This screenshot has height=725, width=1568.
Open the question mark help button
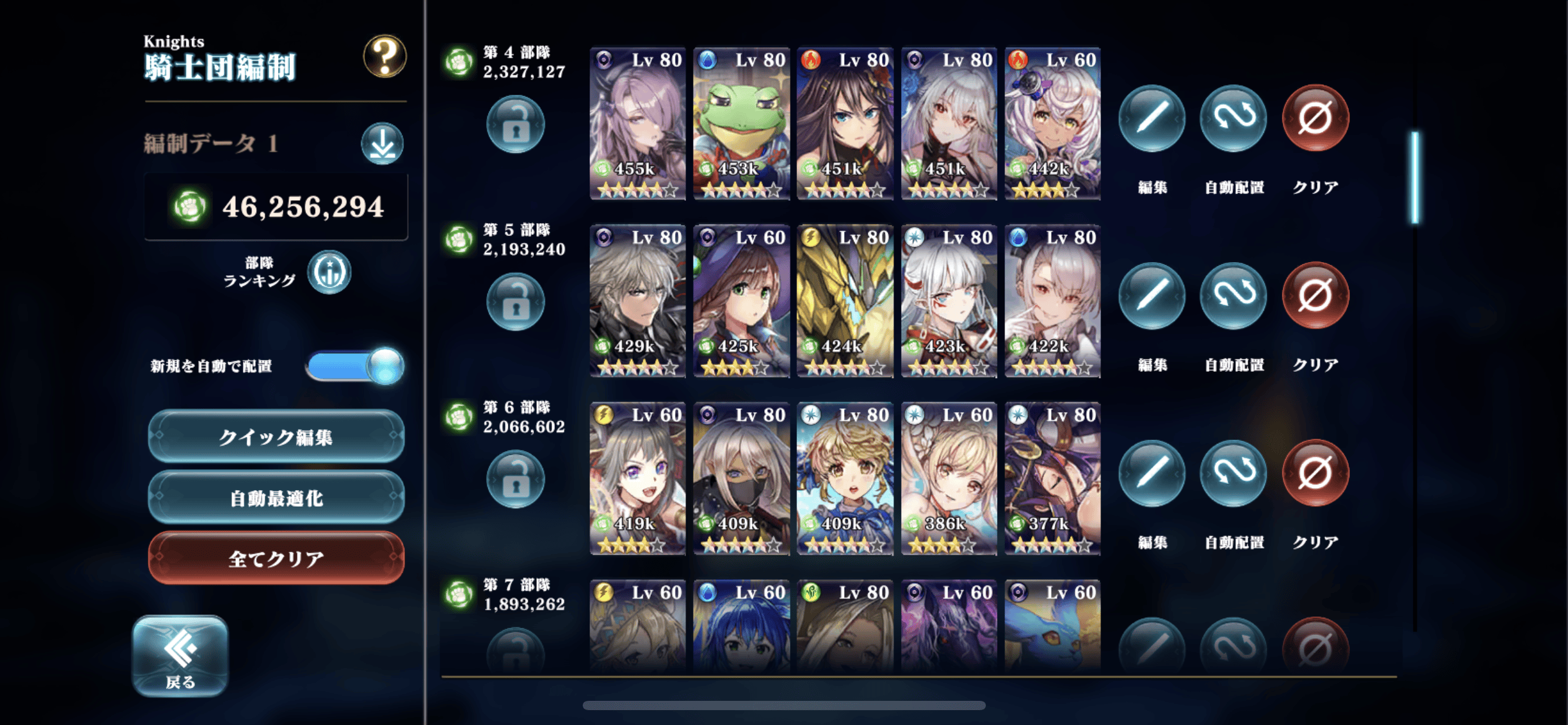tap(385, 56)
